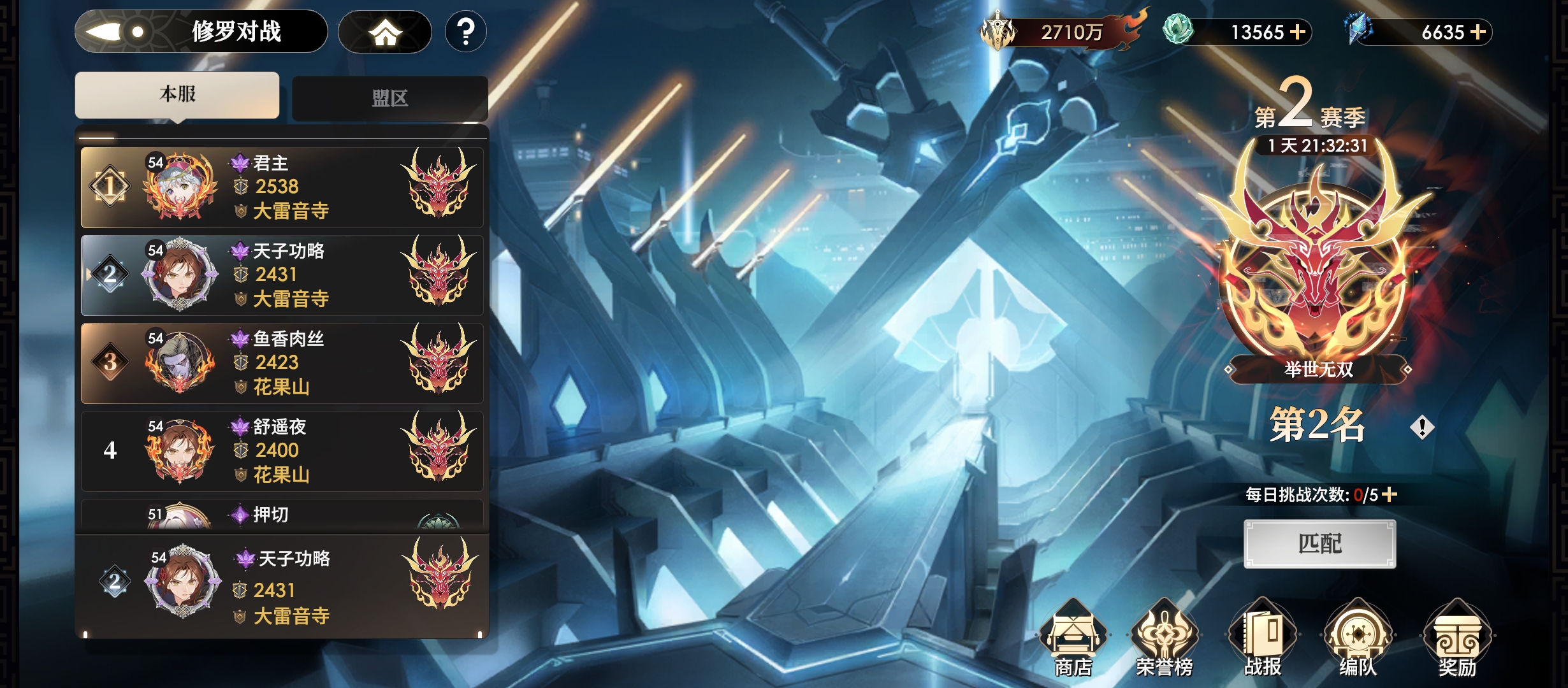Add more green jade currency
1568x688 pixels.
1298,32
